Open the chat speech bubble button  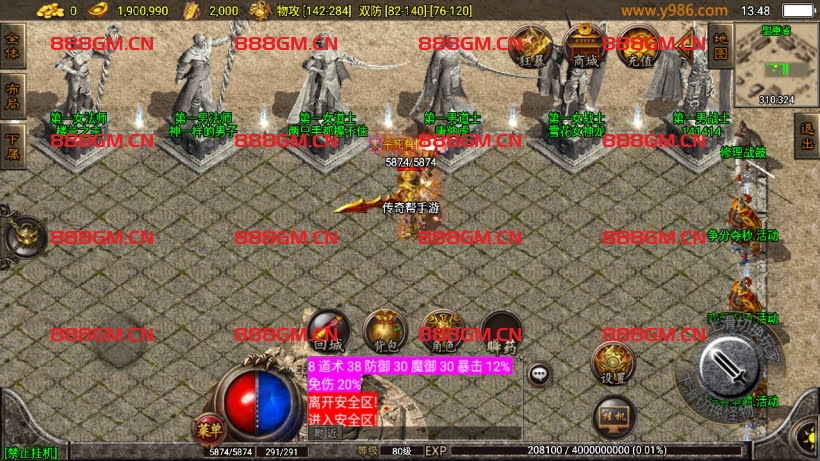(x=540, y=374)
